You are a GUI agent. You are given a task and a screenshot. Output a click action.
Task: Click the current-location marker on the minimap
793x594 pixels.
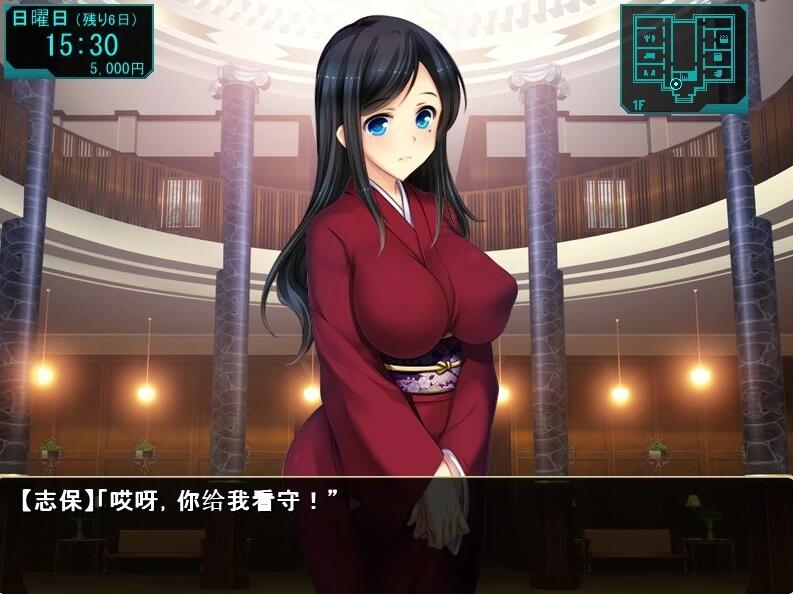pyautogui.click(x=676, y=84)
